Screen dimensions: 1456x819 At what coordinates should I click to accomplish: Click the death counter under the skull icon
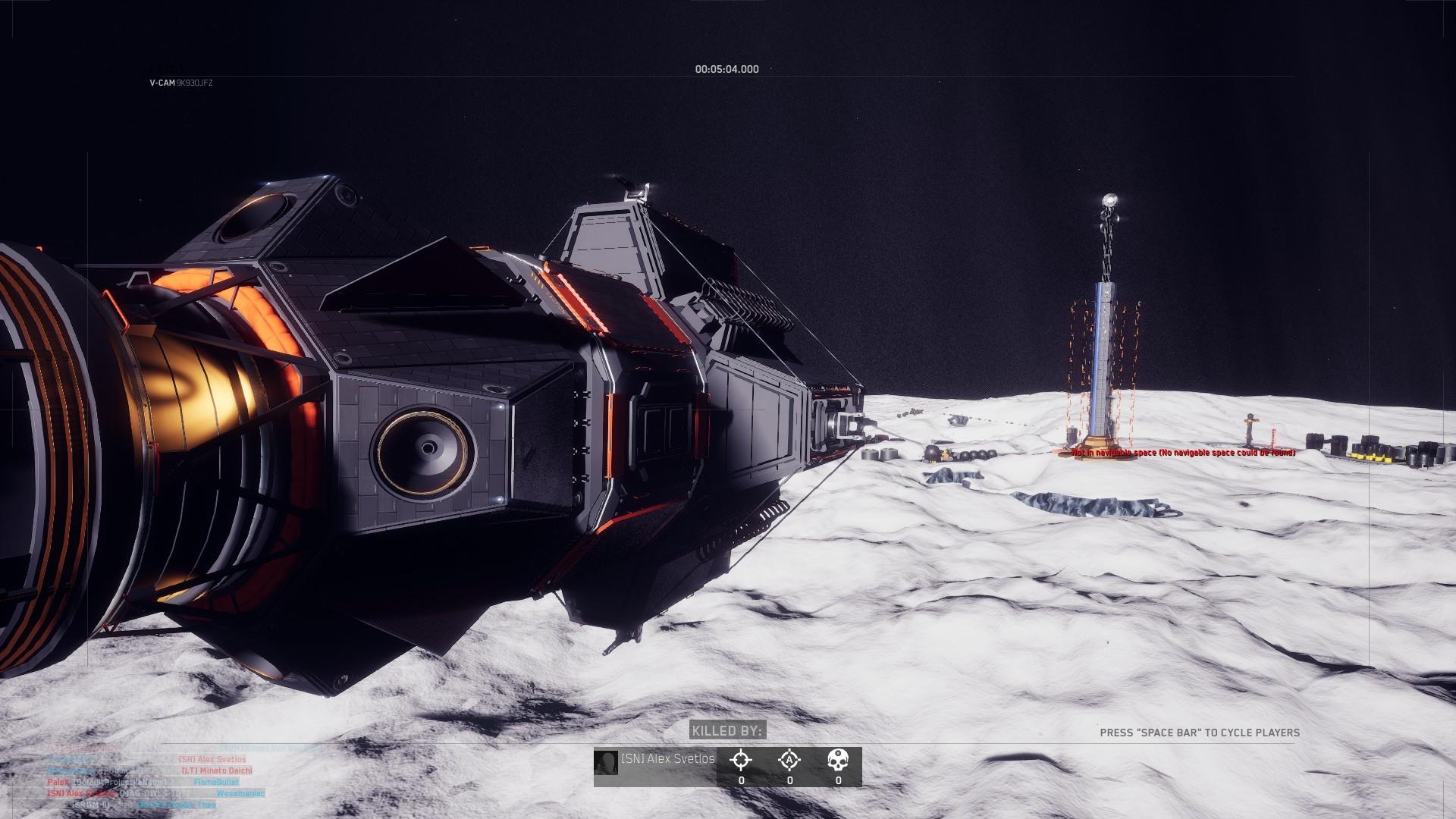coord(839,780)
